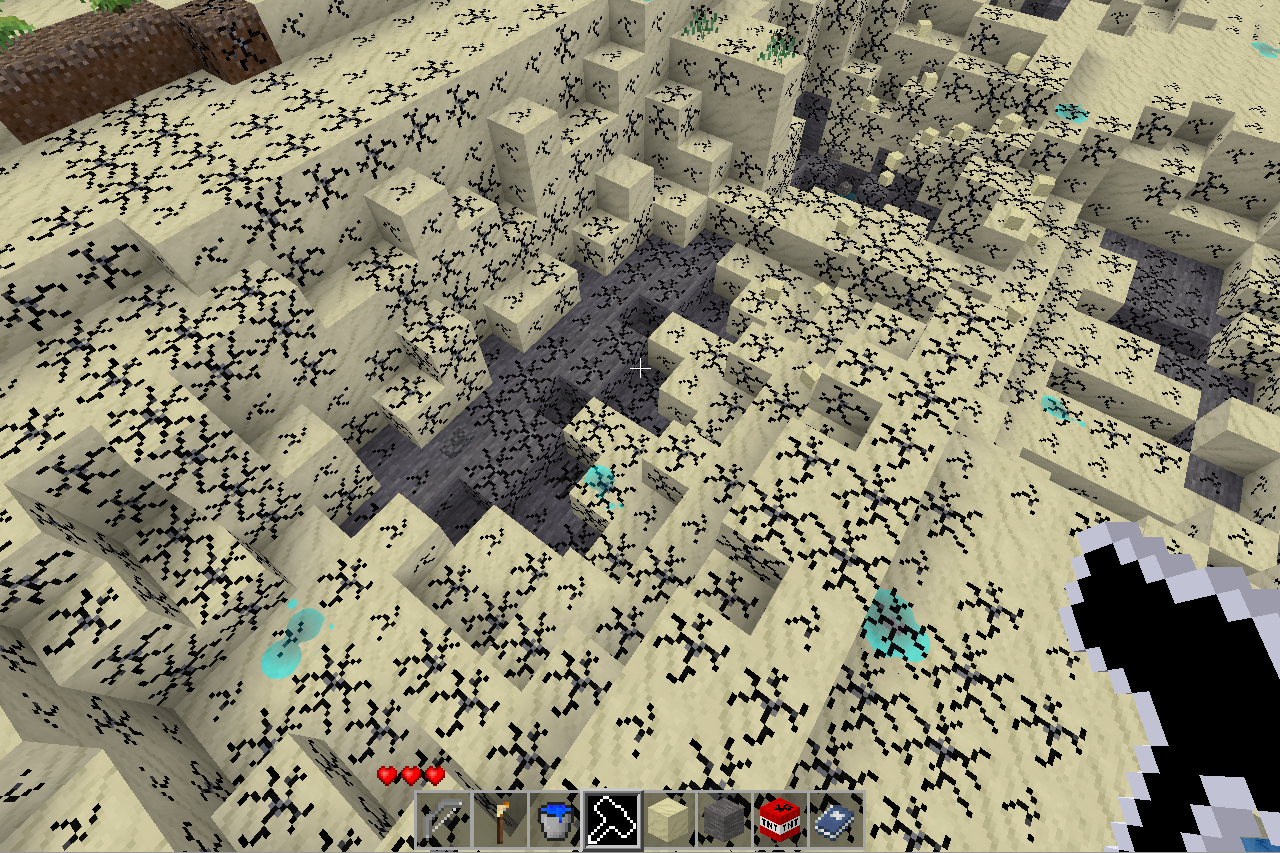Select the water bucket slot
This screenshot has height=853, width=1280.
coord(556,822)
